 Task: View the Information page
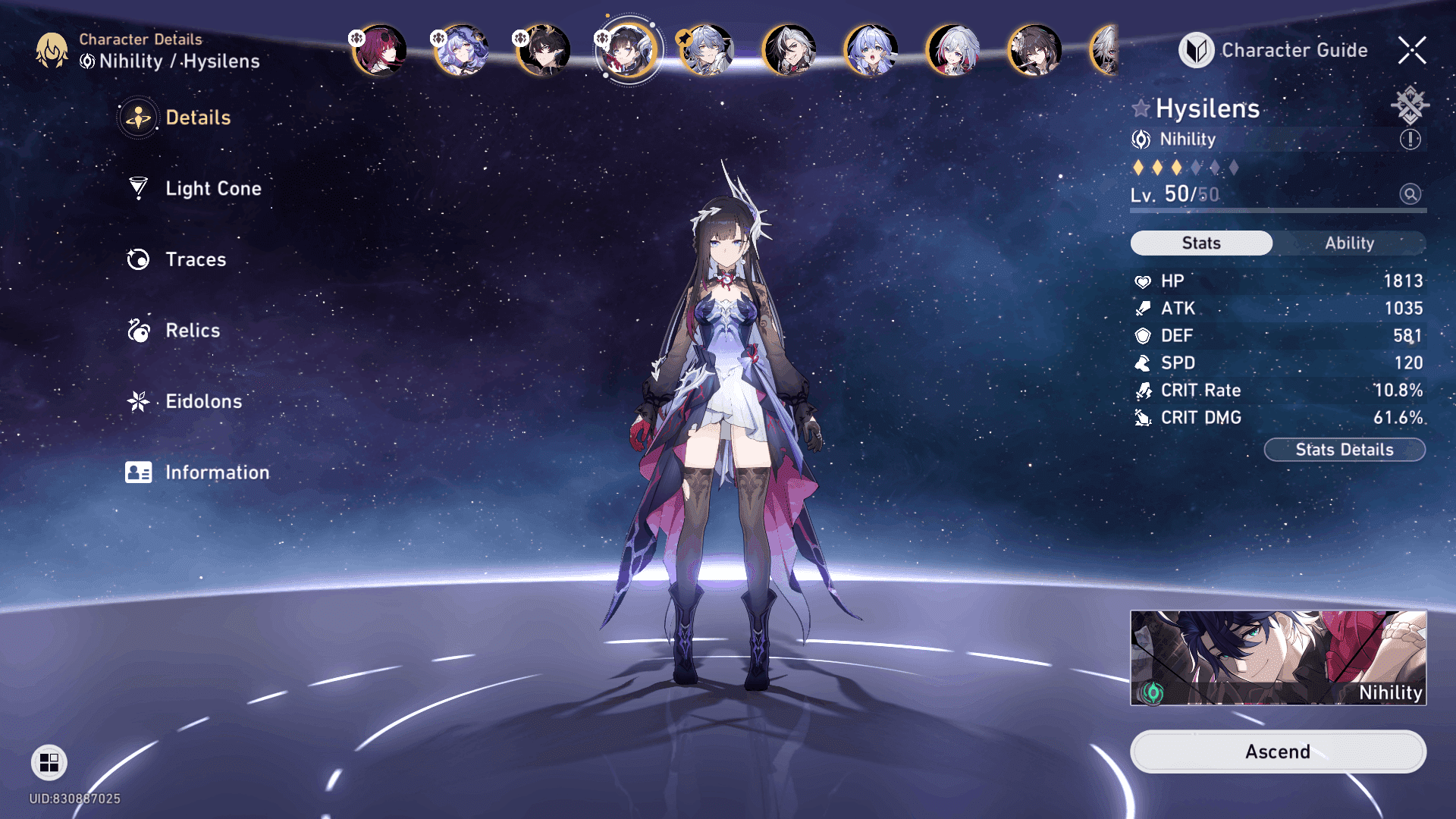[216, 472]
